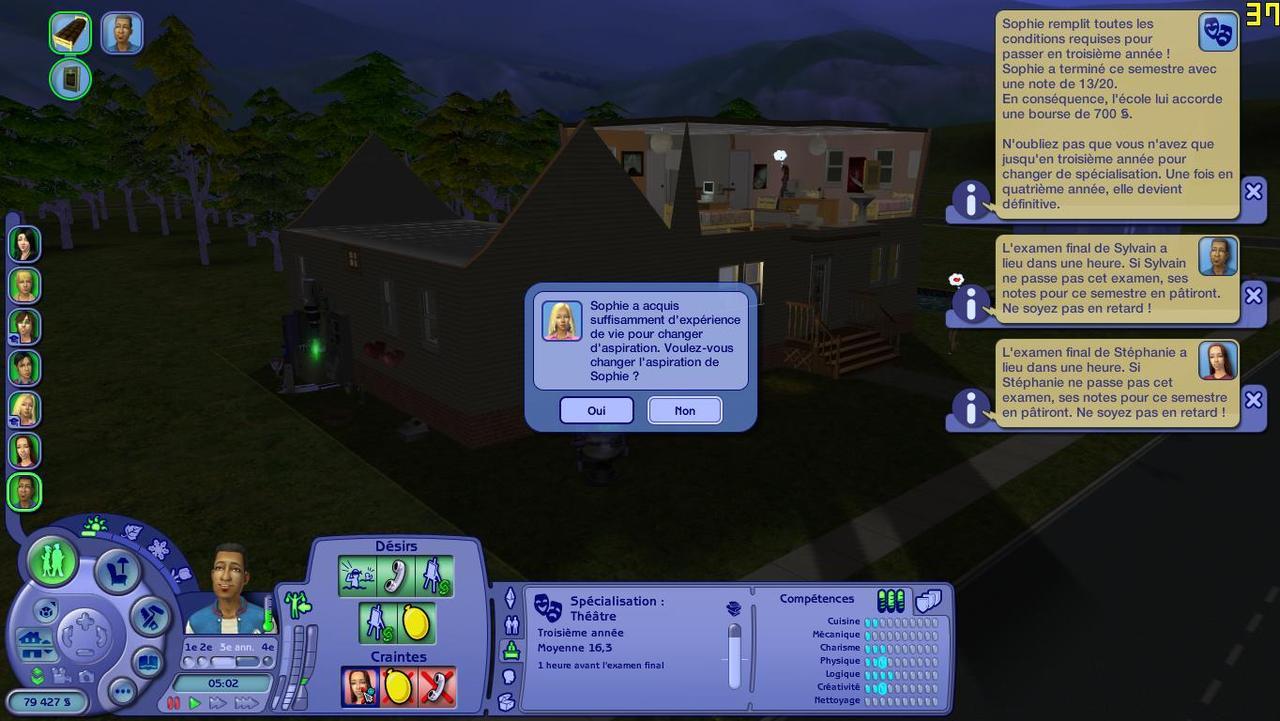Open the story album book button

pyautogui.click(x=149, y=662)
